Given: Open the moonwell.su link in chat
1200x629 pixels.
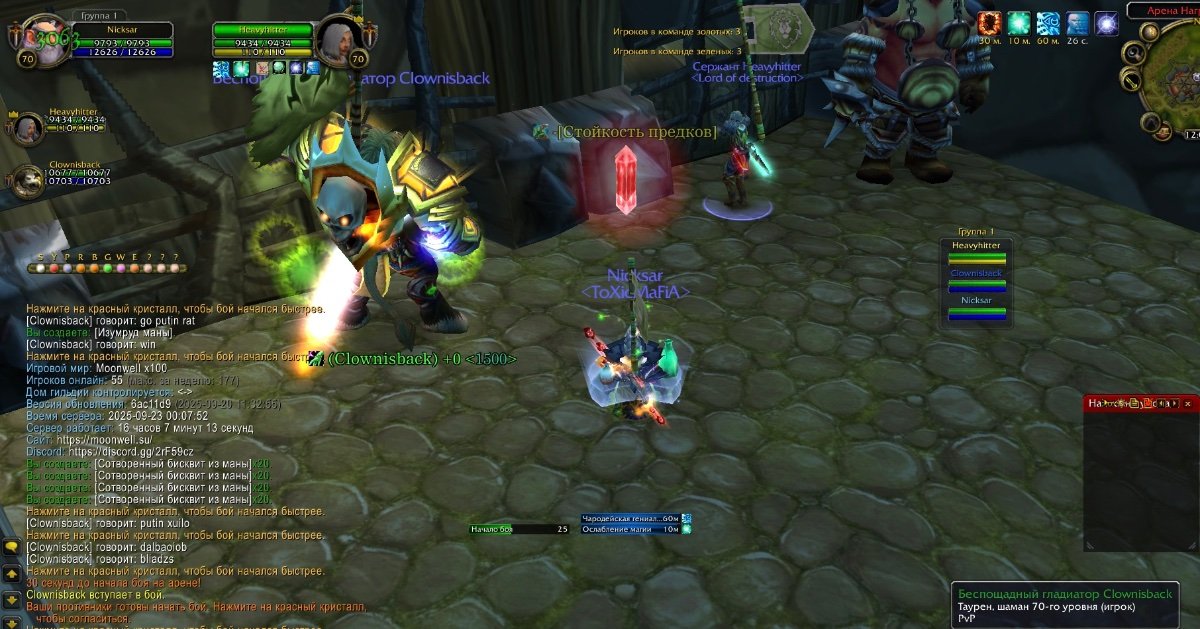Looking at the screenshot, I should (x=104, y=439).
